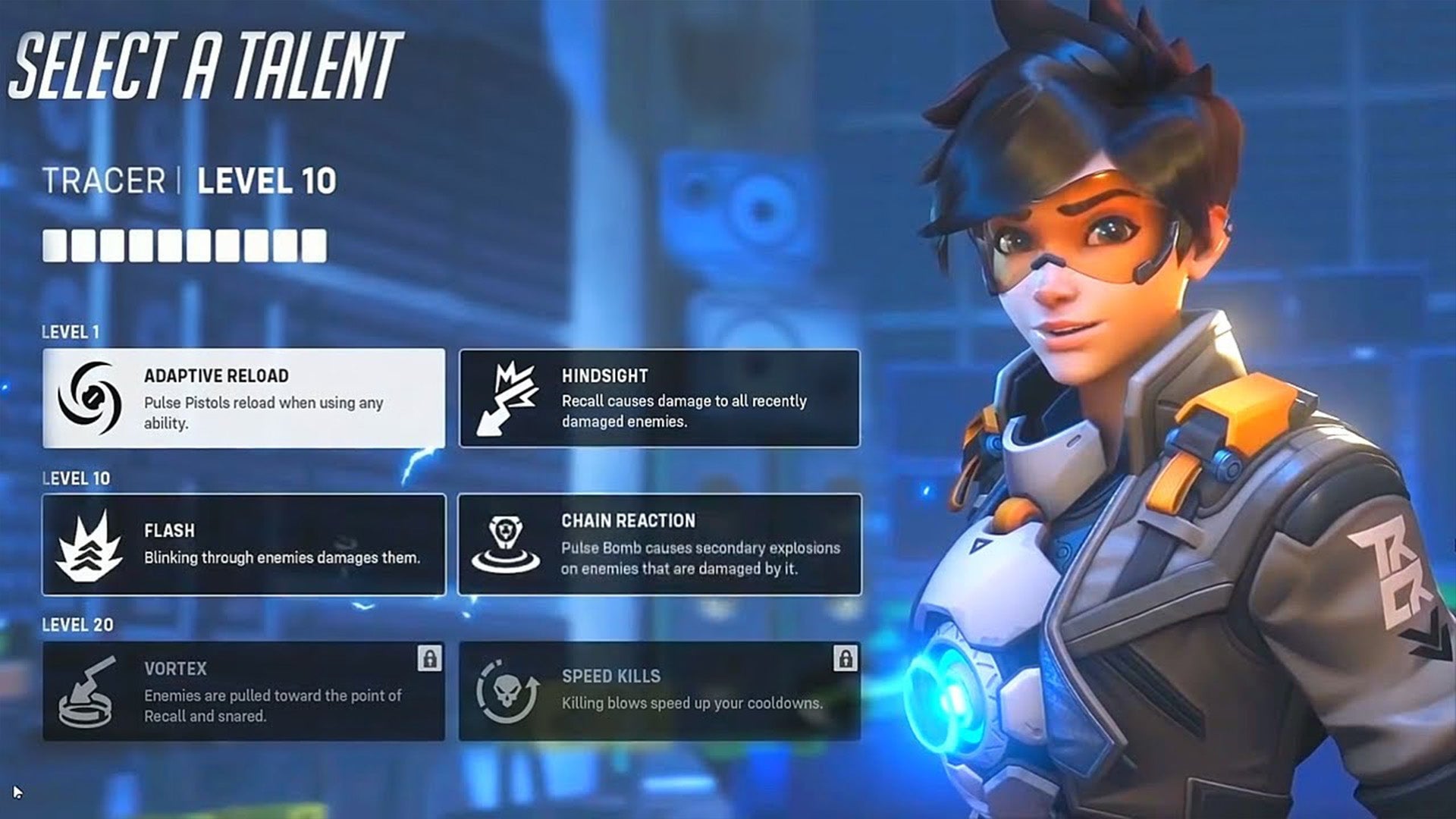The image size is (1456, 819).
Task: Click the level progress bar segments
Action: click(x=182, y=243)
